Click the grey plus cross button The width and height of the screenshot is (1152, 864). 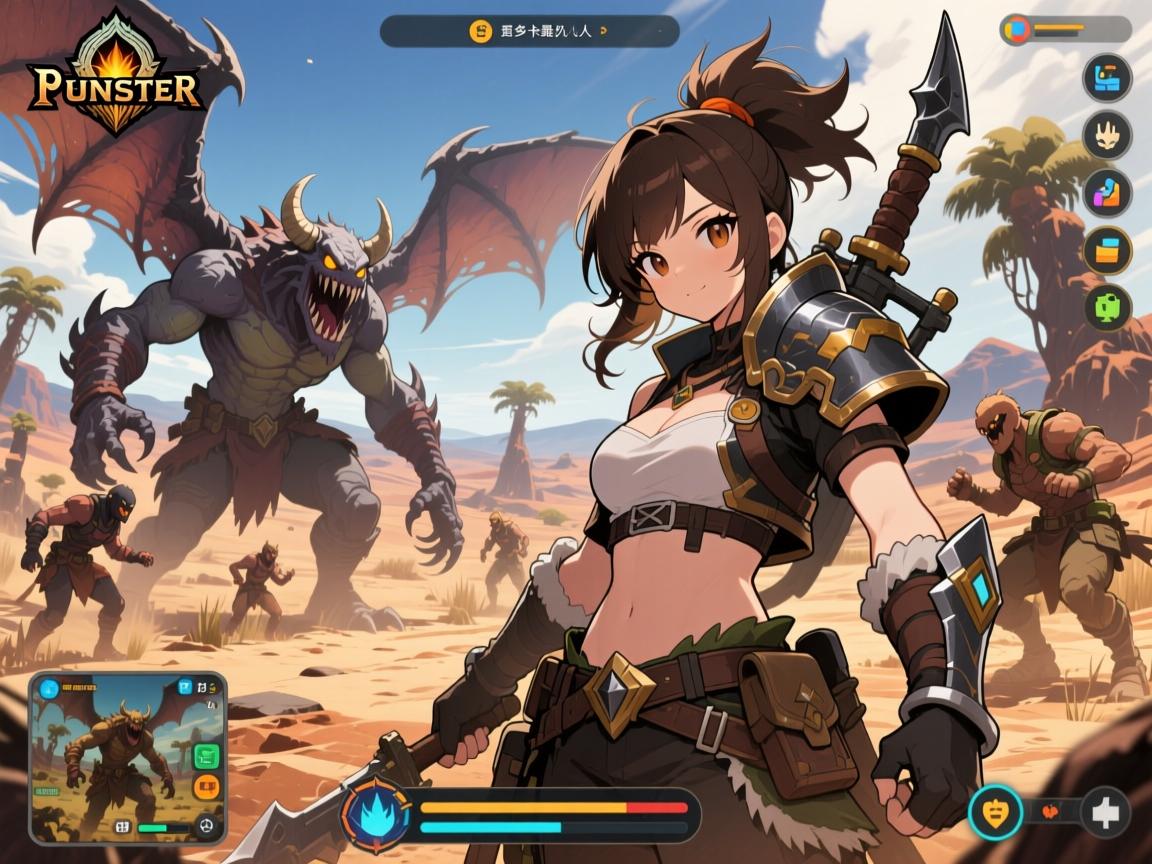click(1105, 812)
